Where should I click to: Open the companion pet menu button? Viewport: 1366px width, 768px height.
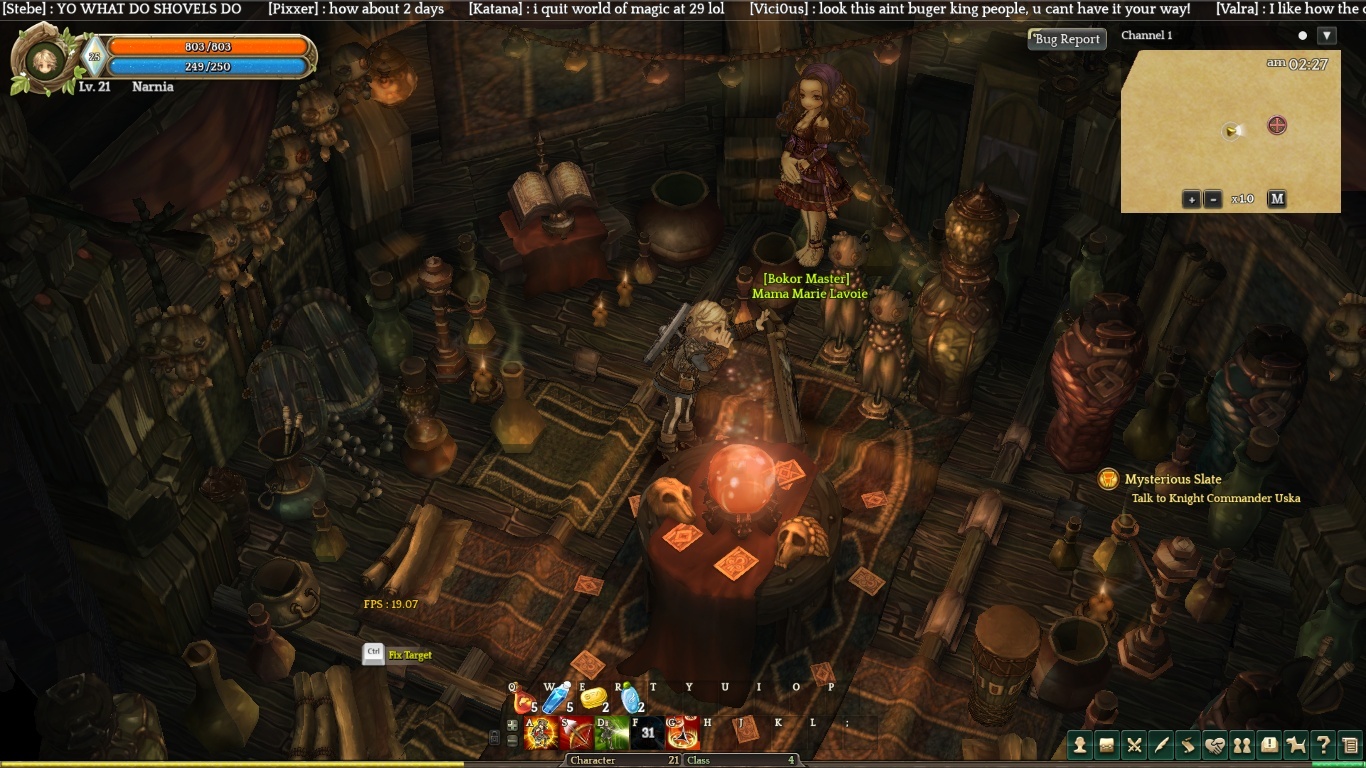(1296, 745)
